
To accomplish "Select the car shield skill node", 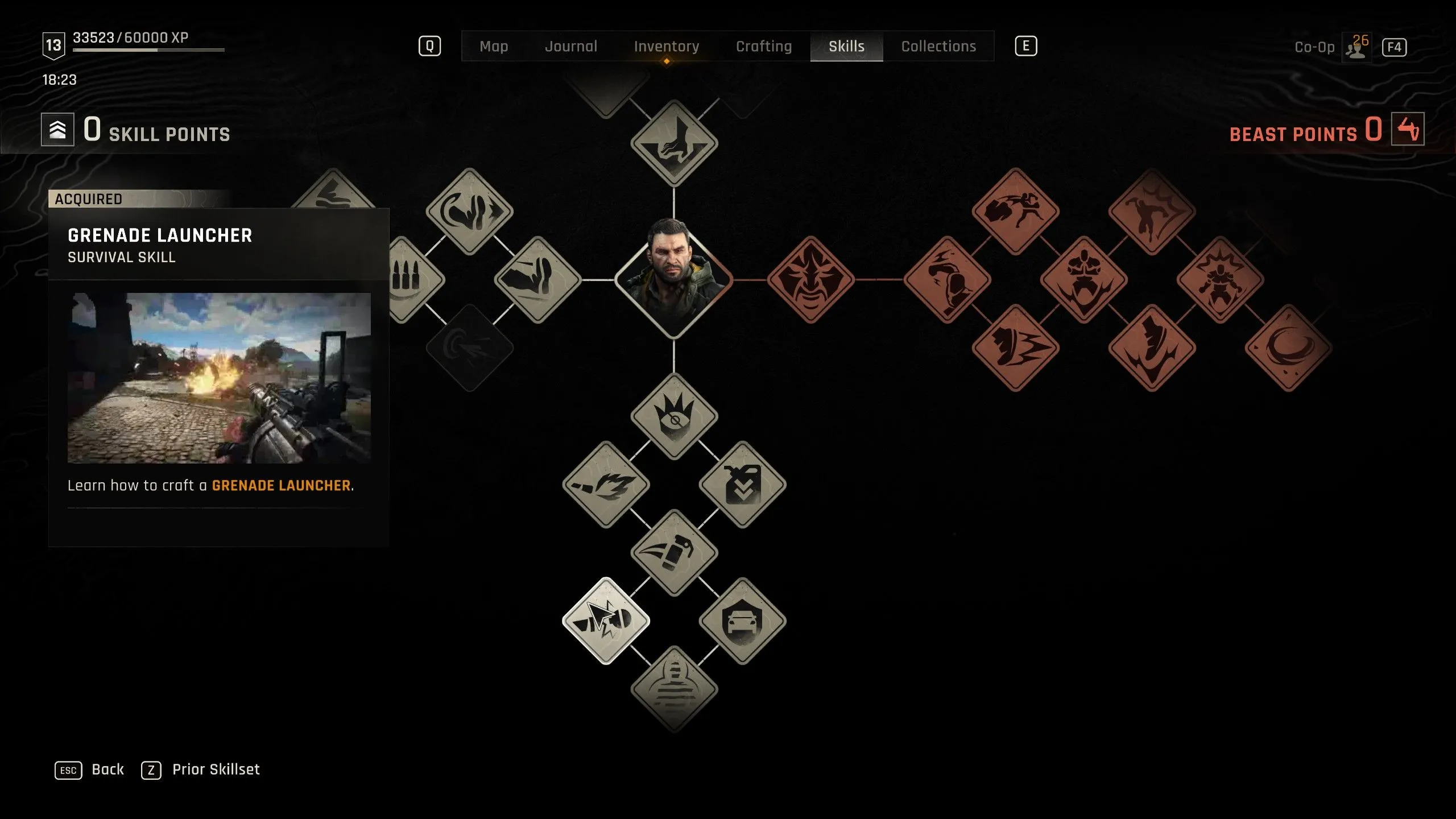I will click(742, 621).
